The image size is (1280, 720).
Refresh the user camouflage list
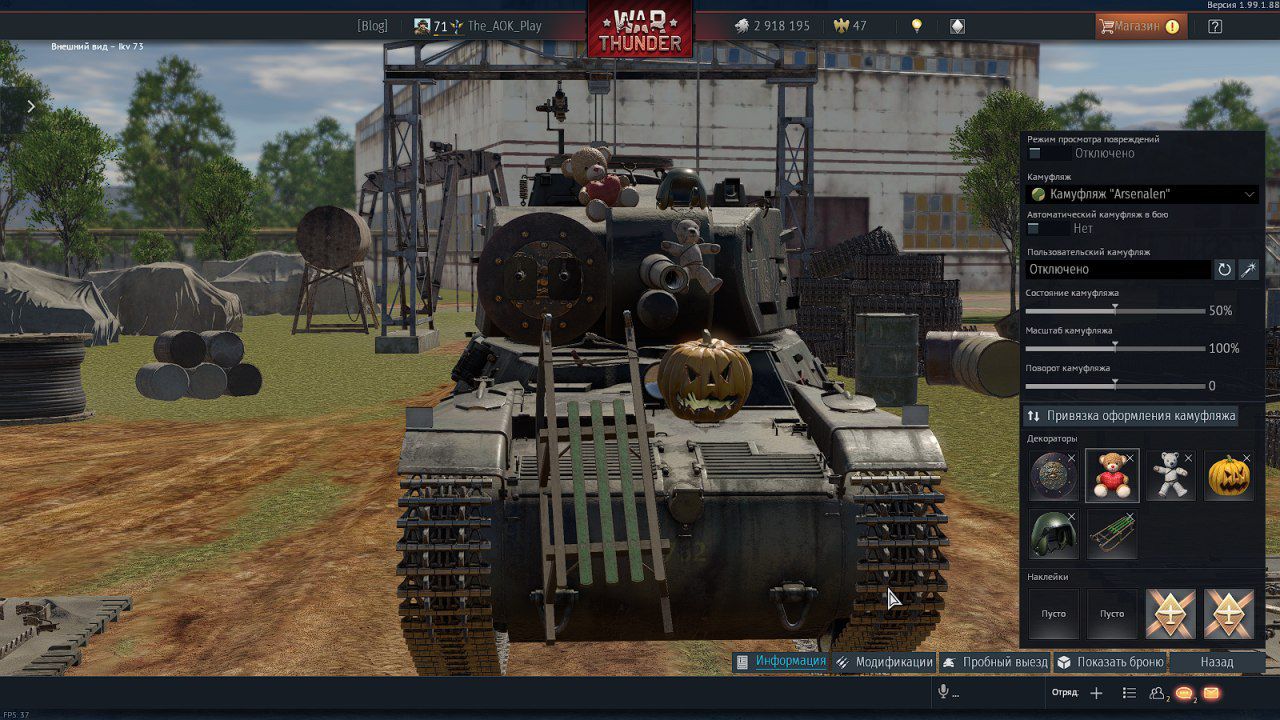(1224, 269)
